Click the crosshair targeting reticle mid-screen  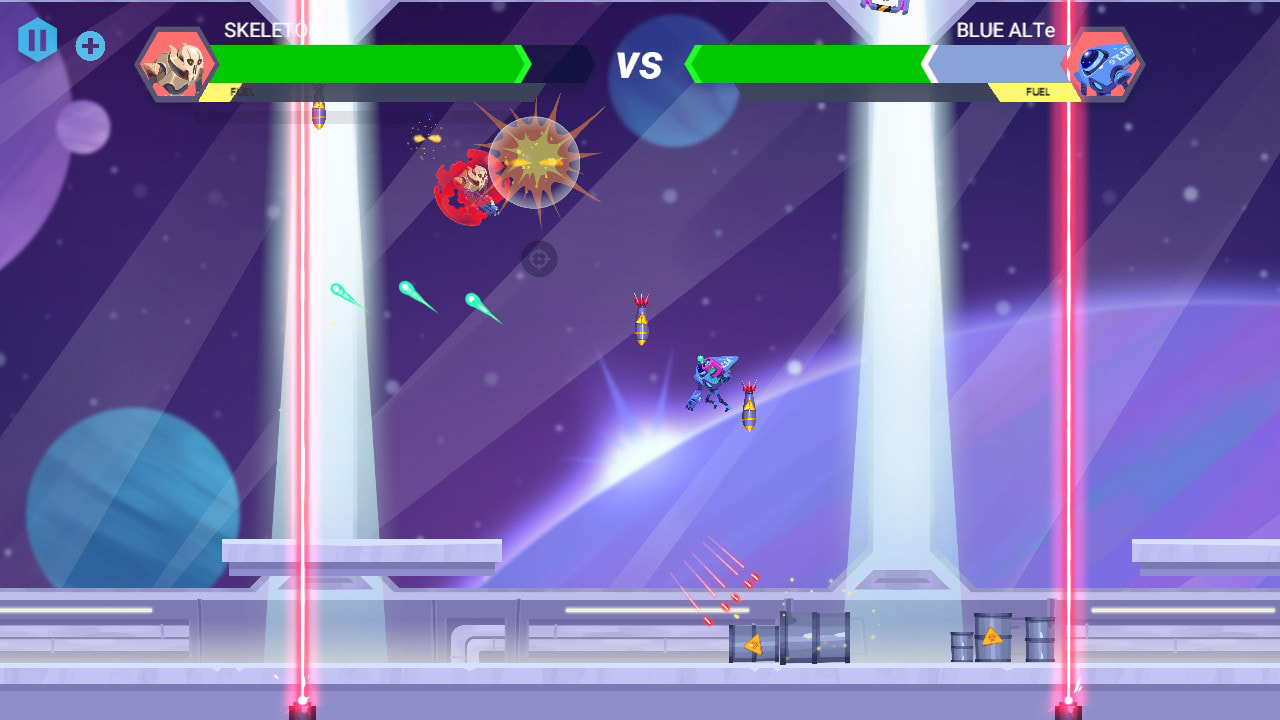[x=538, y=260]
